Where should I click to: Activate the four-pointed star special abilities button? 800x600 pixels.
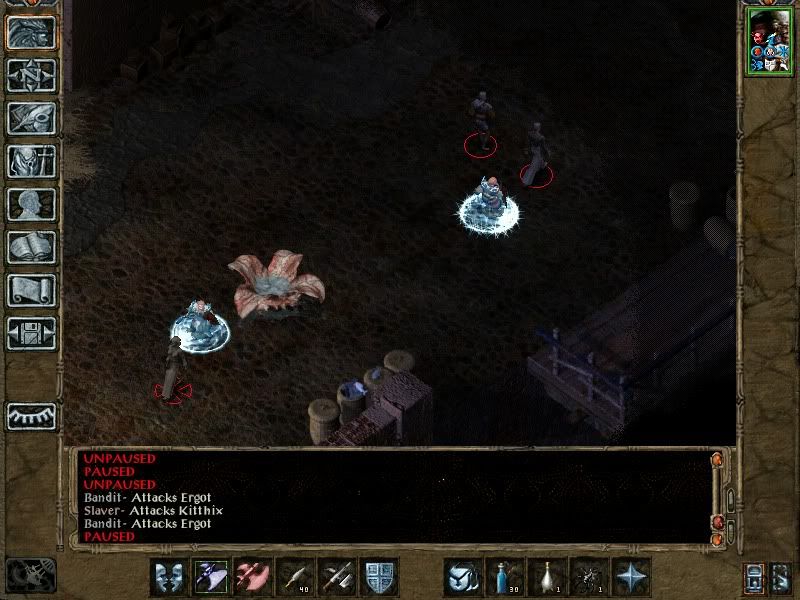click(632, 577)
